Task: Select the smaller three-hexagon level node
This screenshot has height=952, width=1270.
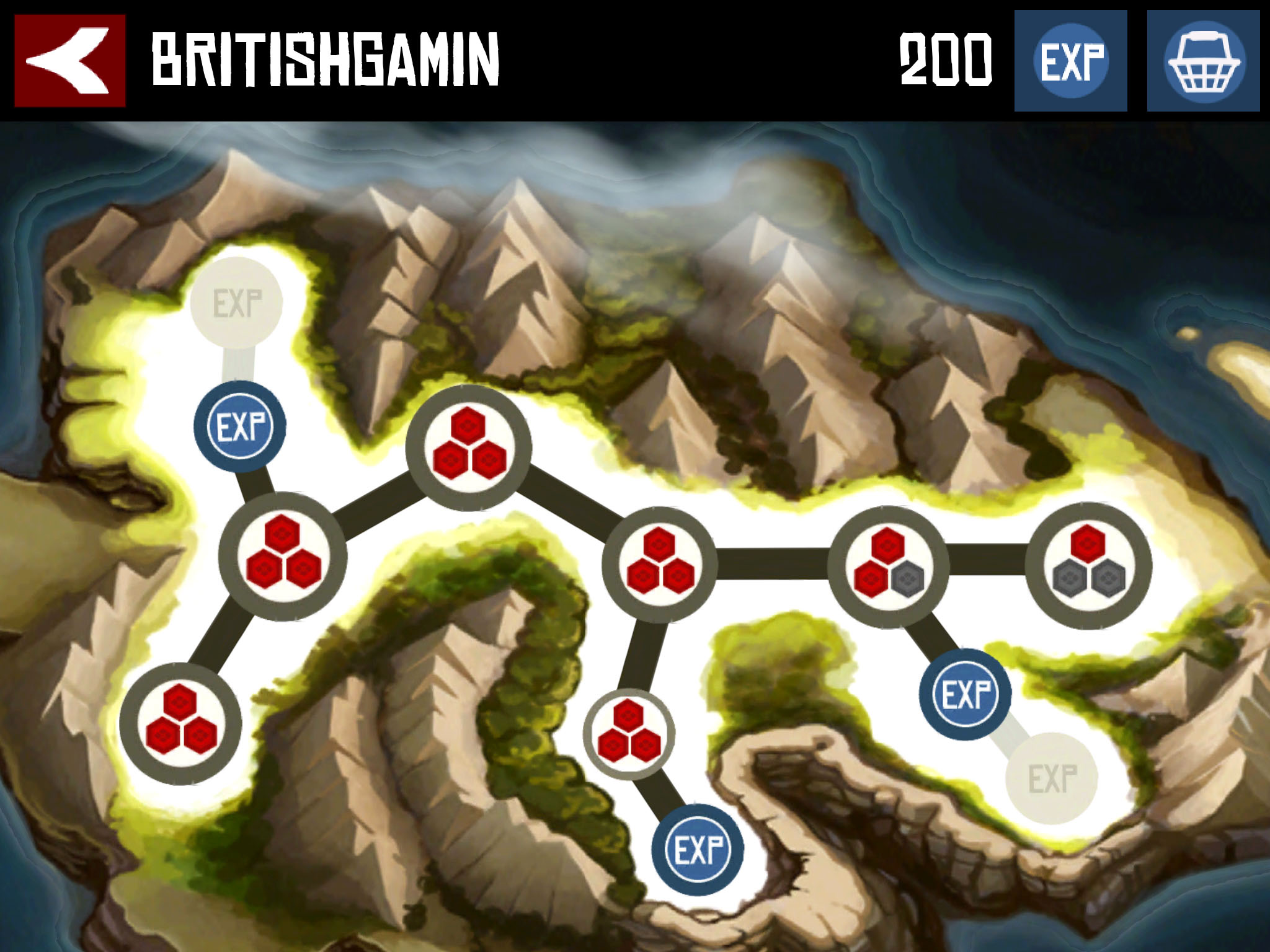Action: [x=629, y=734]
